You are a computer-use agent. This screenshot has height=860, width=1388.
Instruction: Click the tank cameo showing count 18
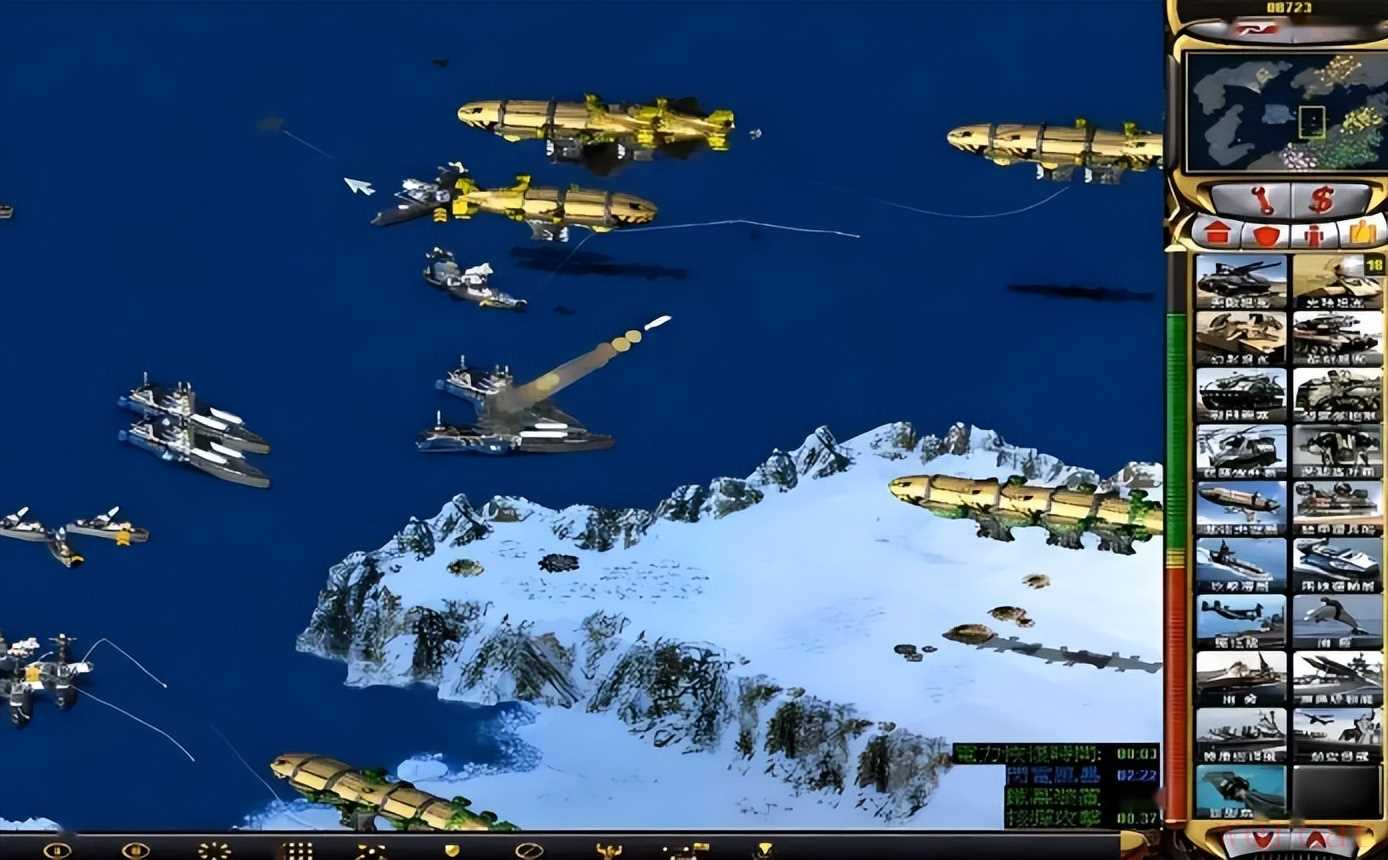coord(1337,280)
